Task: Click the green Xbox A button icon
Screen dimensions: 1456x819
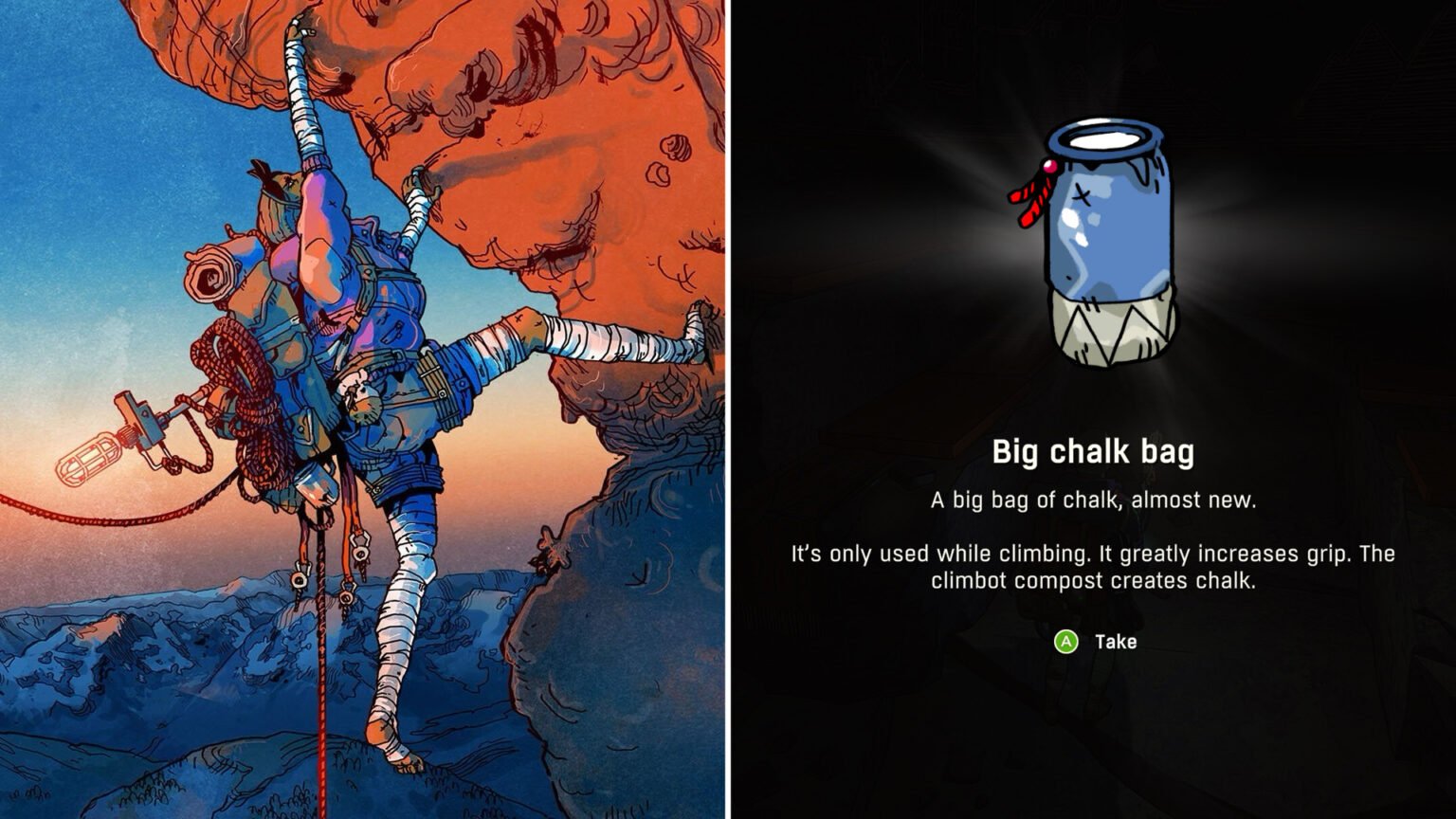Action: (1066, 642)
